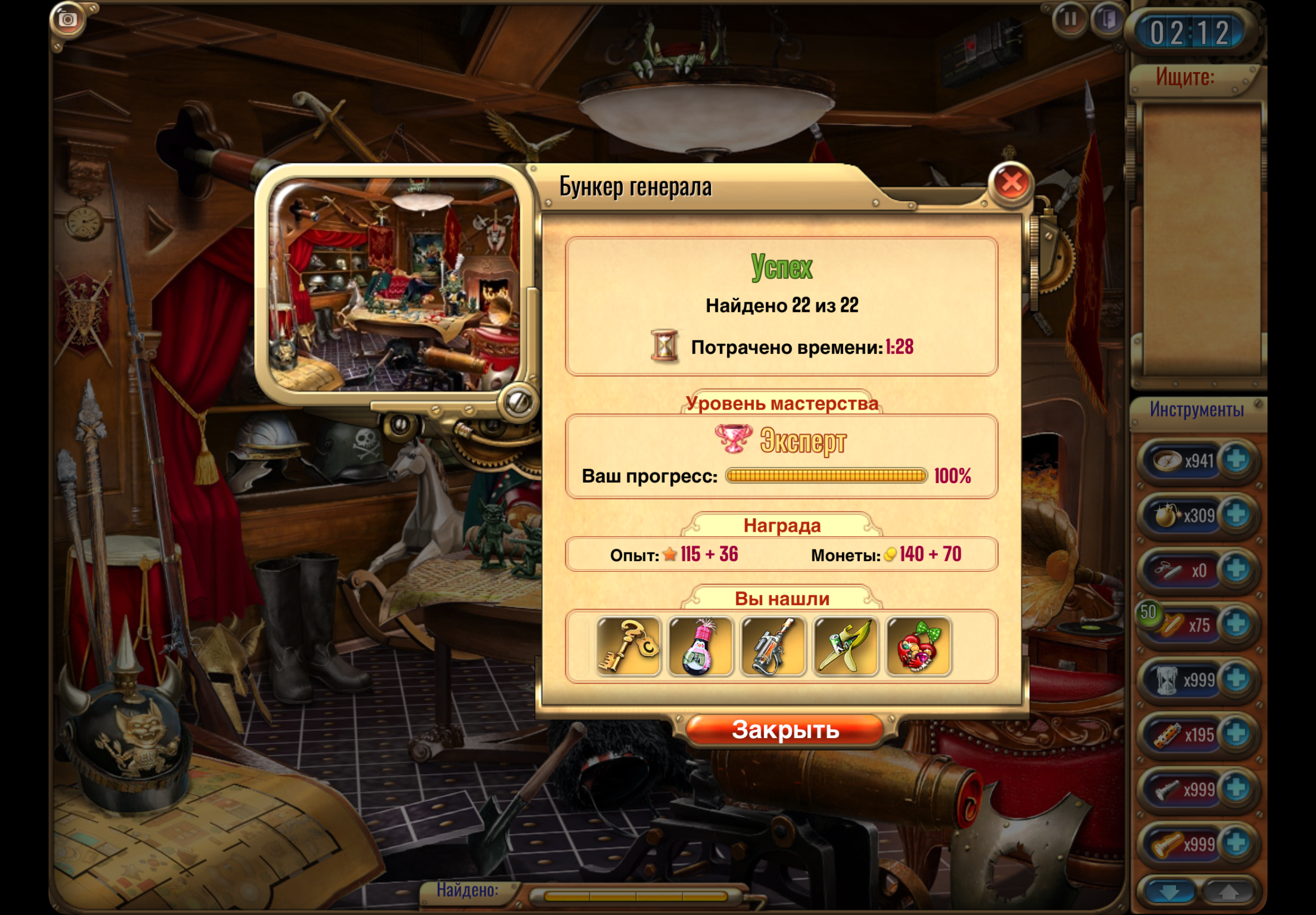Close the results with the Закрыть button
This screenshot has width=1316, height=915.
point(785,730)
